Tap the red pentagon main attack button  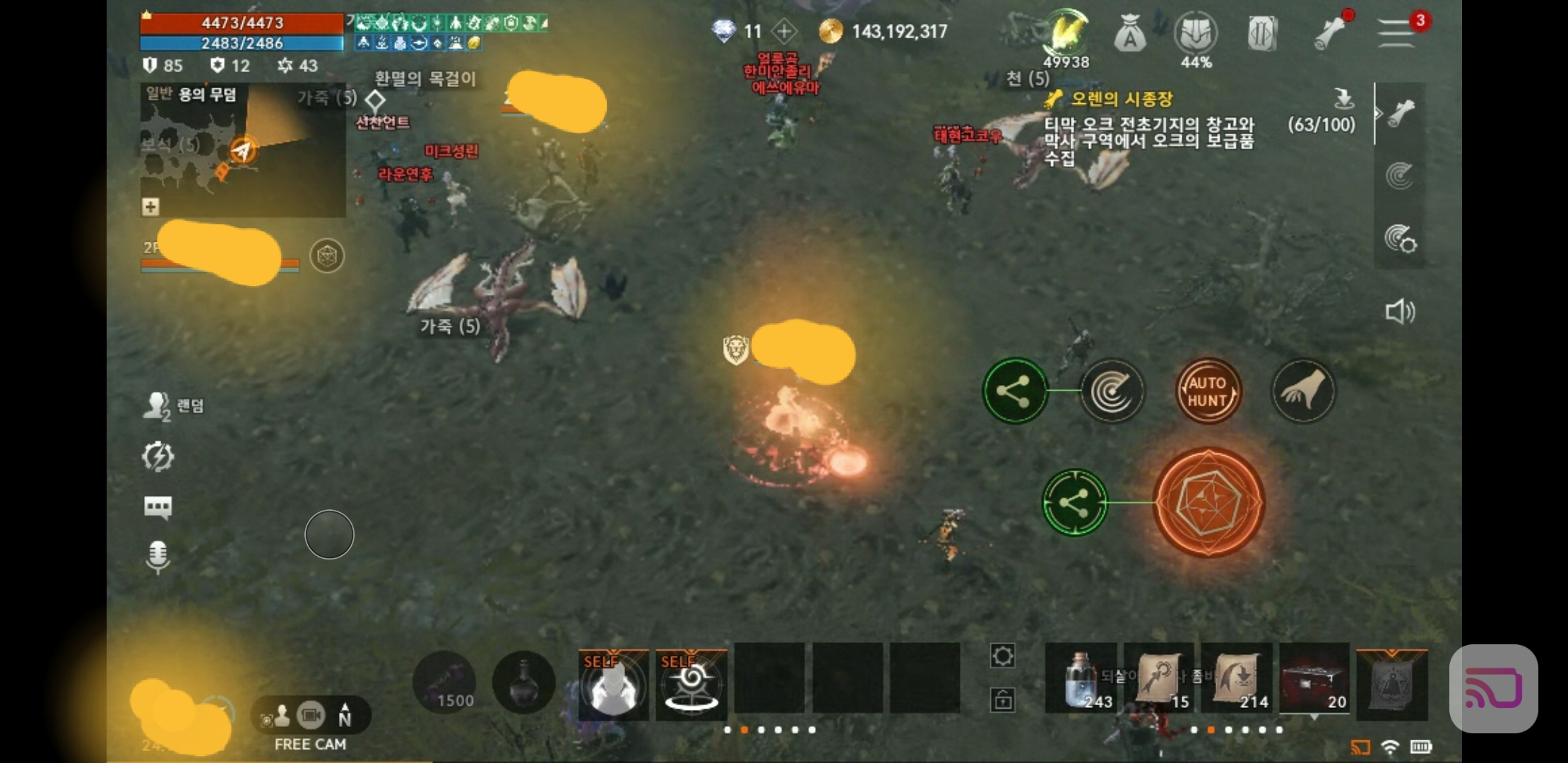pos(1208,502)
